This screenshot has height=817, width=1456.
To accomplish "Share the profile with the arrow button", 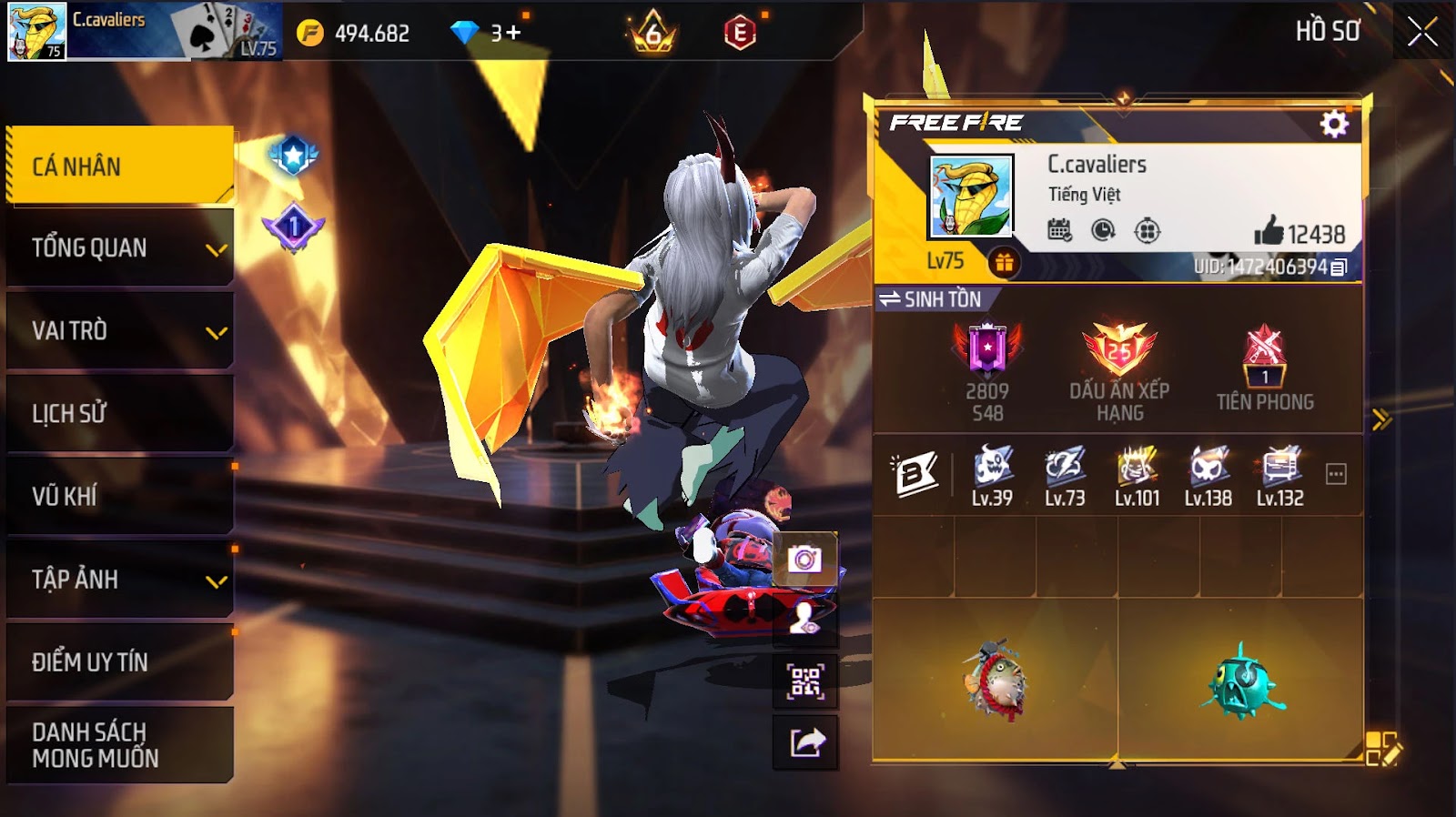I will tap(805, 743).
